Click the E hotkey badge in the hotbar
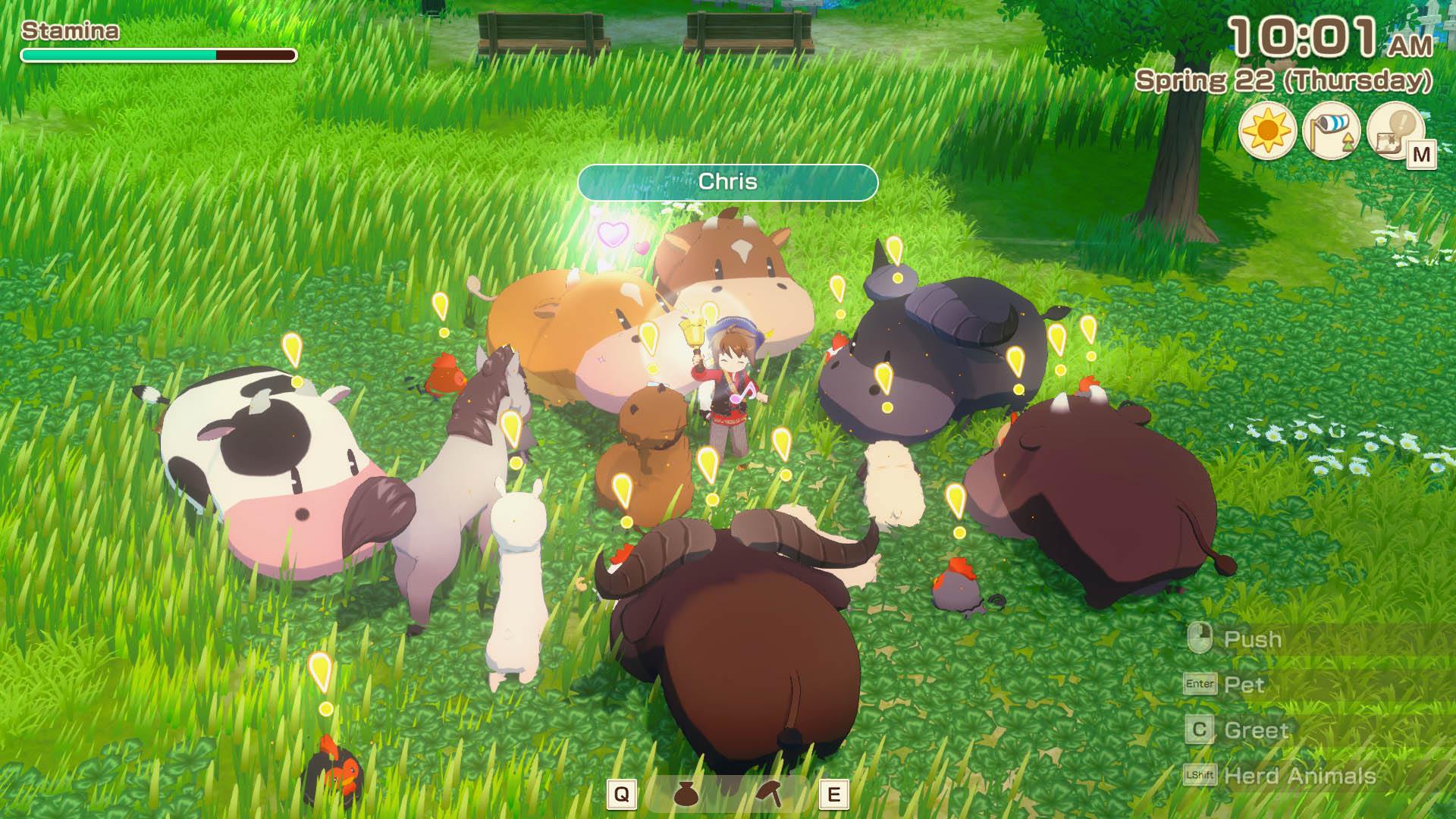1456x819 pixels. 833,794
